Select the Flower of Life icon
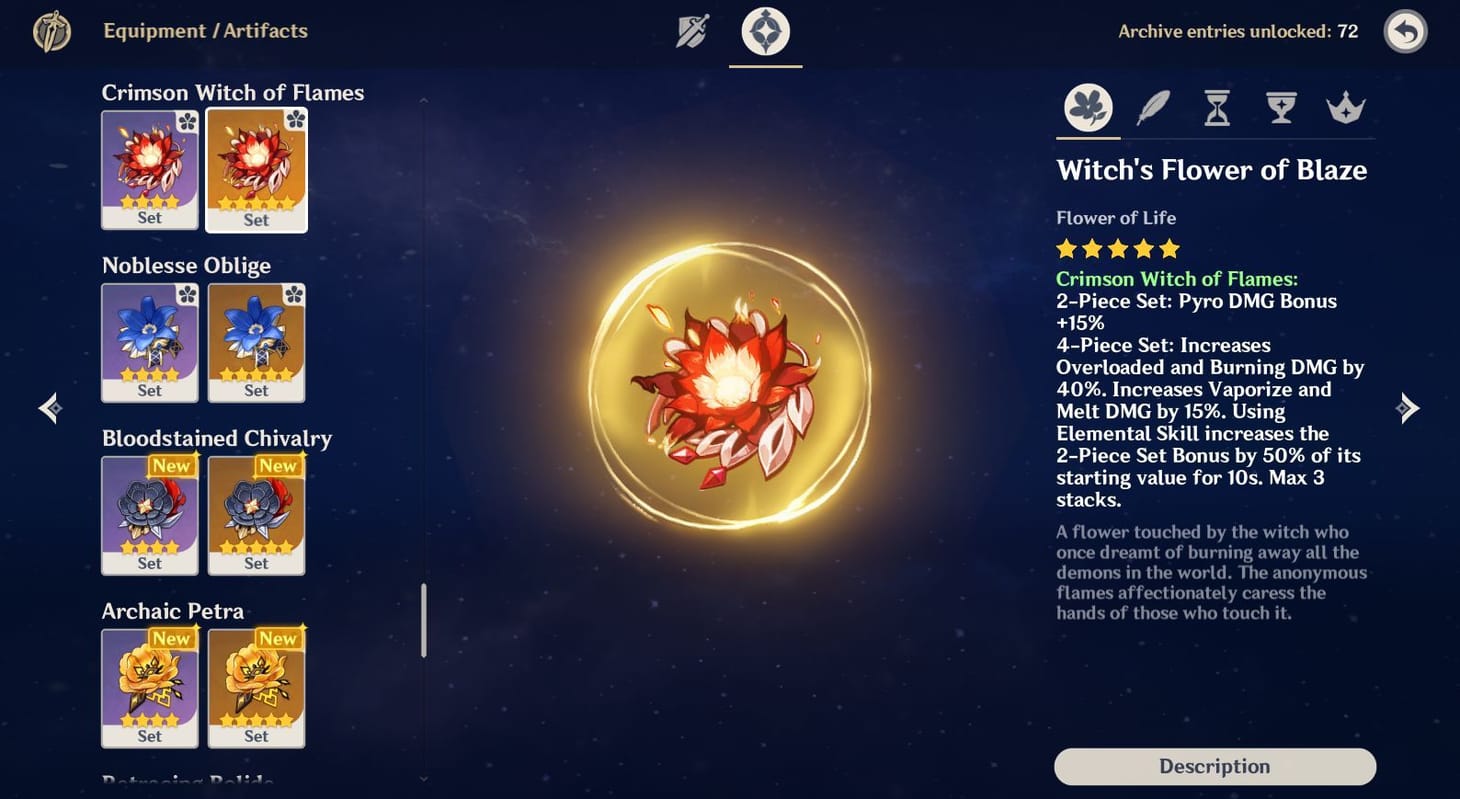 pyautogui.click(x=1087, y=107)
